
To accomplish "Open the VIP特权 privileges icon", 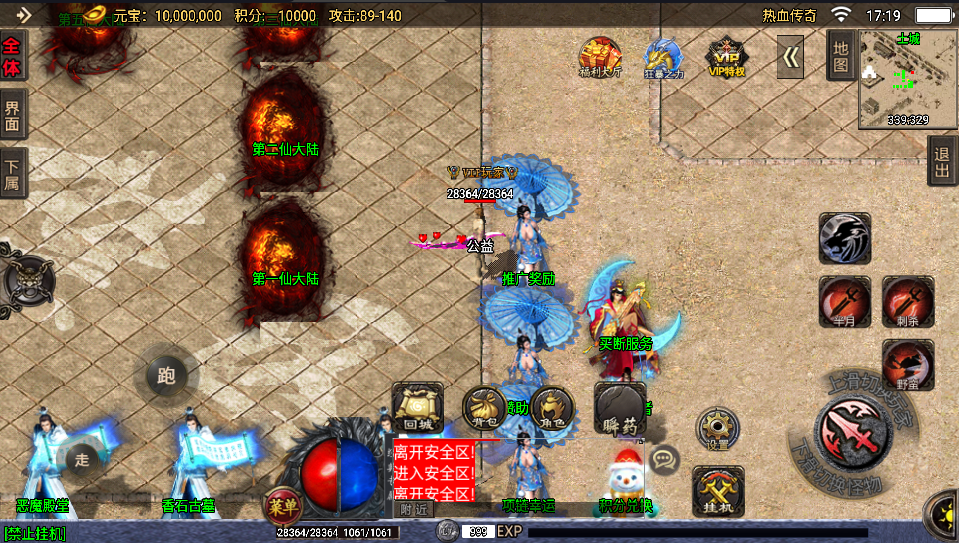I will pos(727,57).
